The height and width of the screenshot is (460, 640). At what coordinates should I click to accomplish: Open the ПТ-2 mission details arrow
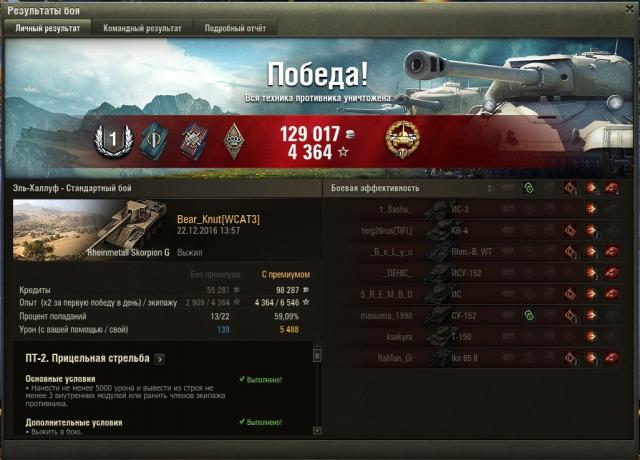[160, 357]
